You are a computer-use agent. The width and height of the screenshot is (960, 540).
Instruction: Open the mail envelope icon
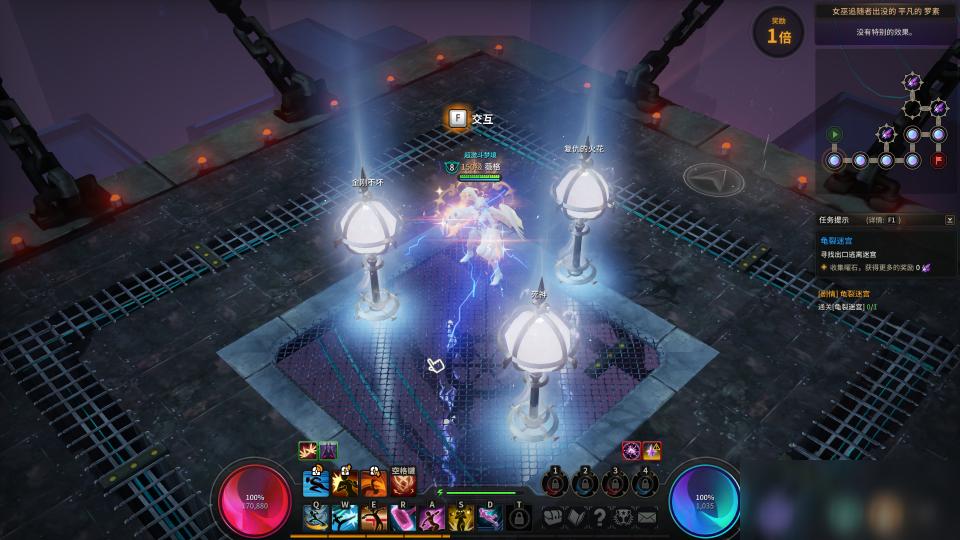[x=647, y=517]
